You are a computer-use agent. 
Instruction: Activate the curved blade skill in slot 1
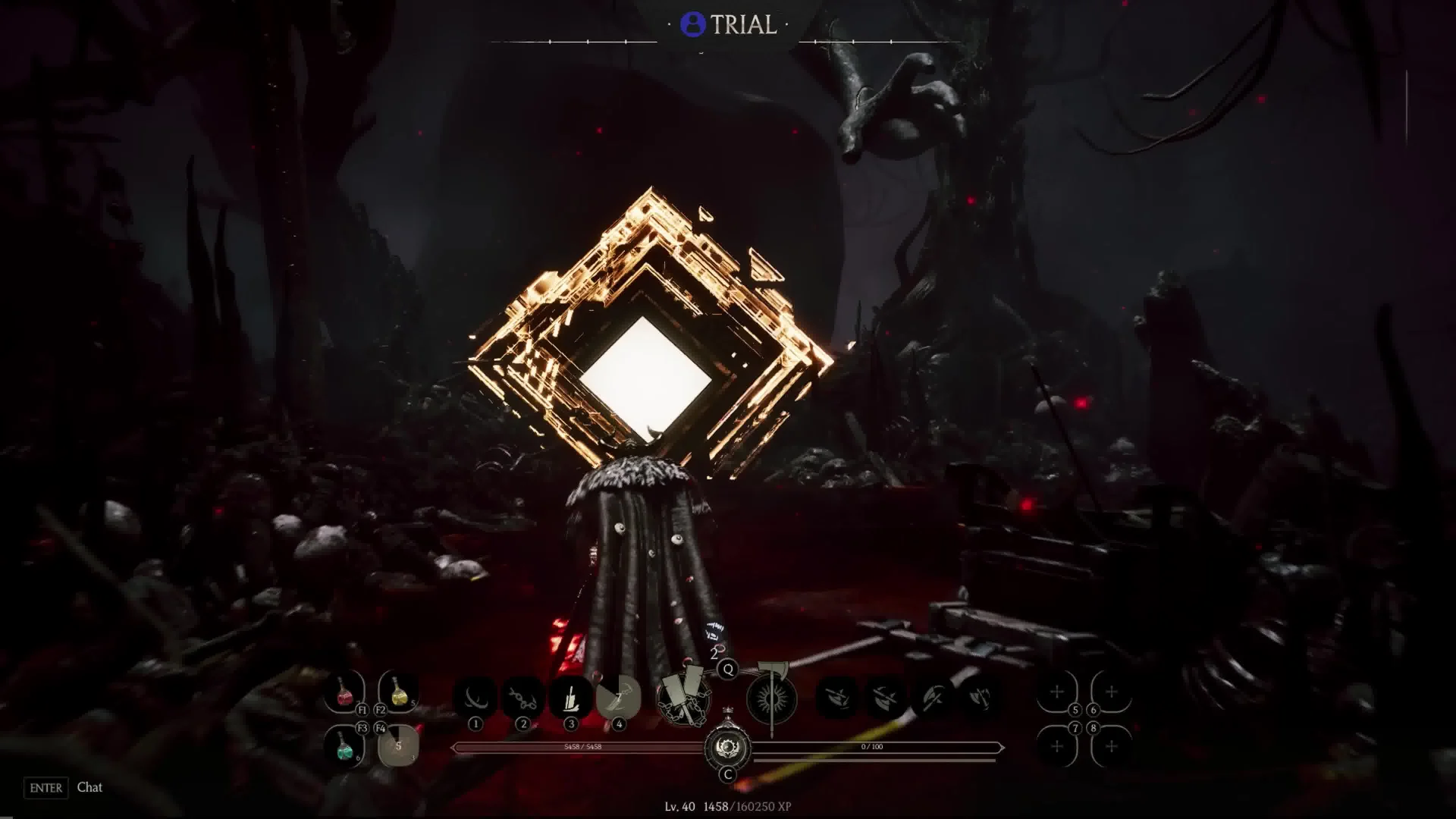pyautogui.click(x=475, y=697)
